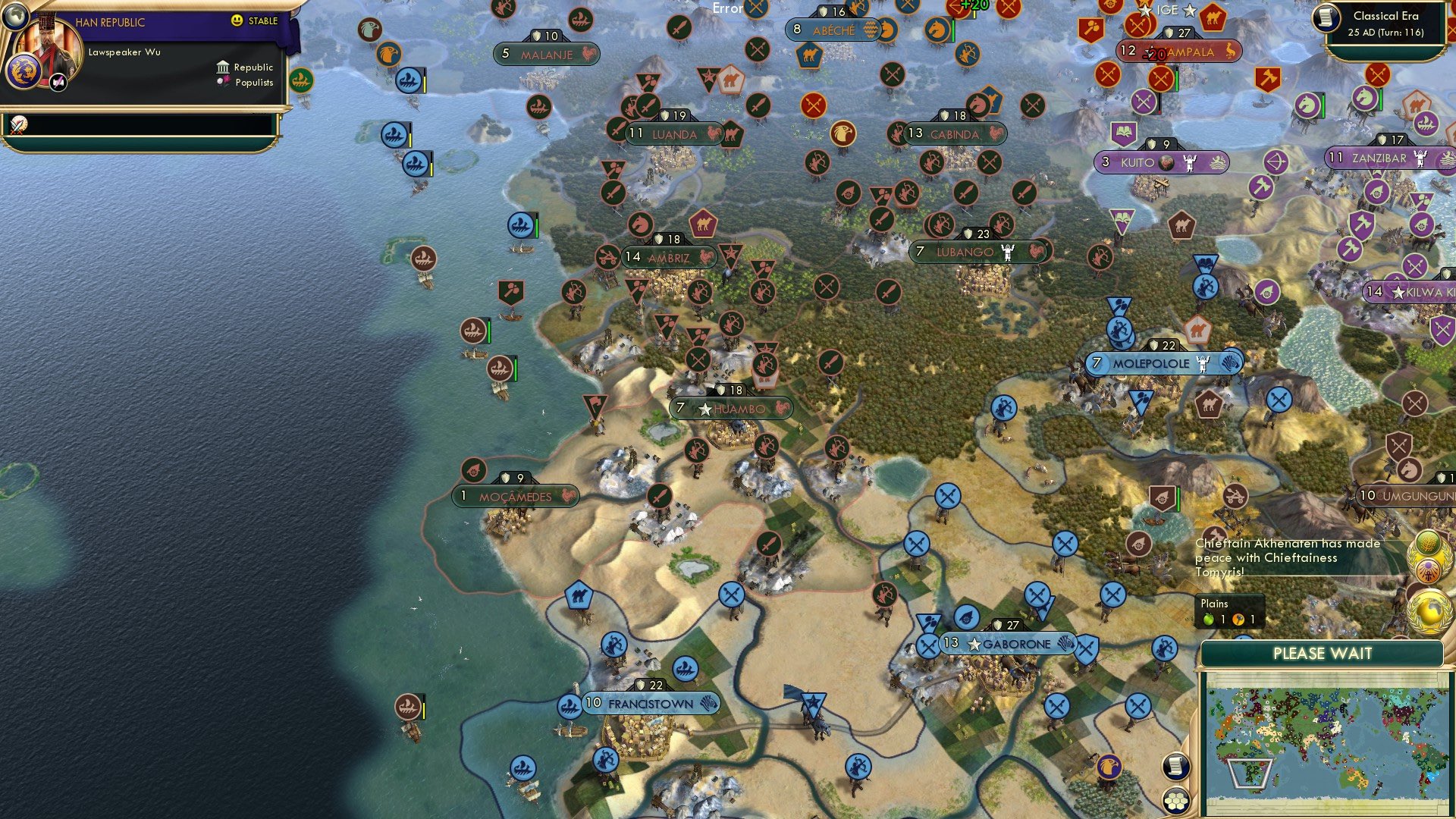The width and height of the screenshot is (1456, 819).
Task: Open Diplomacy with the golden globe icon
Action: coord(1429,607)
